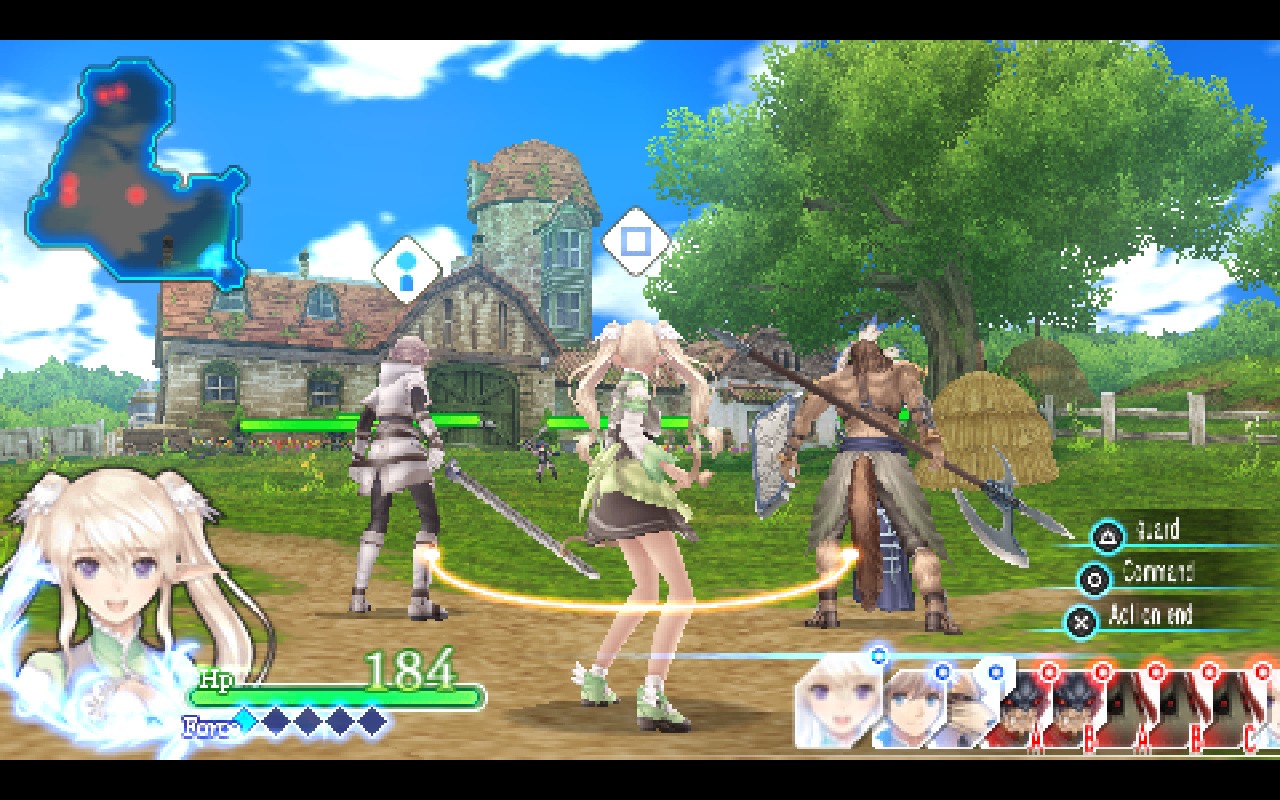
Task: Pick helmeted enemy A in turn order
Action: tap(1020, 708)
